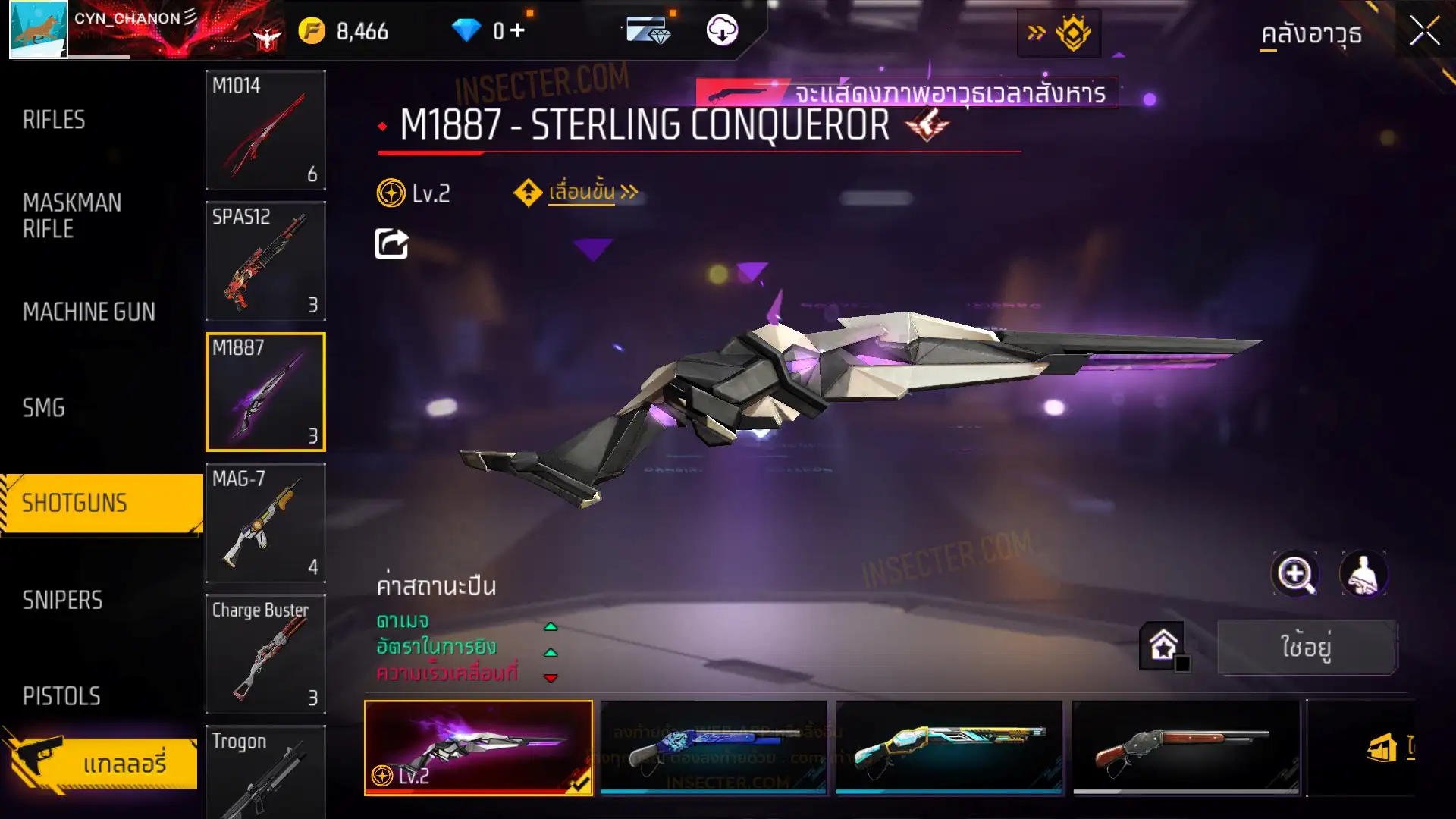Choose the default wooden M1887 skin

point(1185,748)
